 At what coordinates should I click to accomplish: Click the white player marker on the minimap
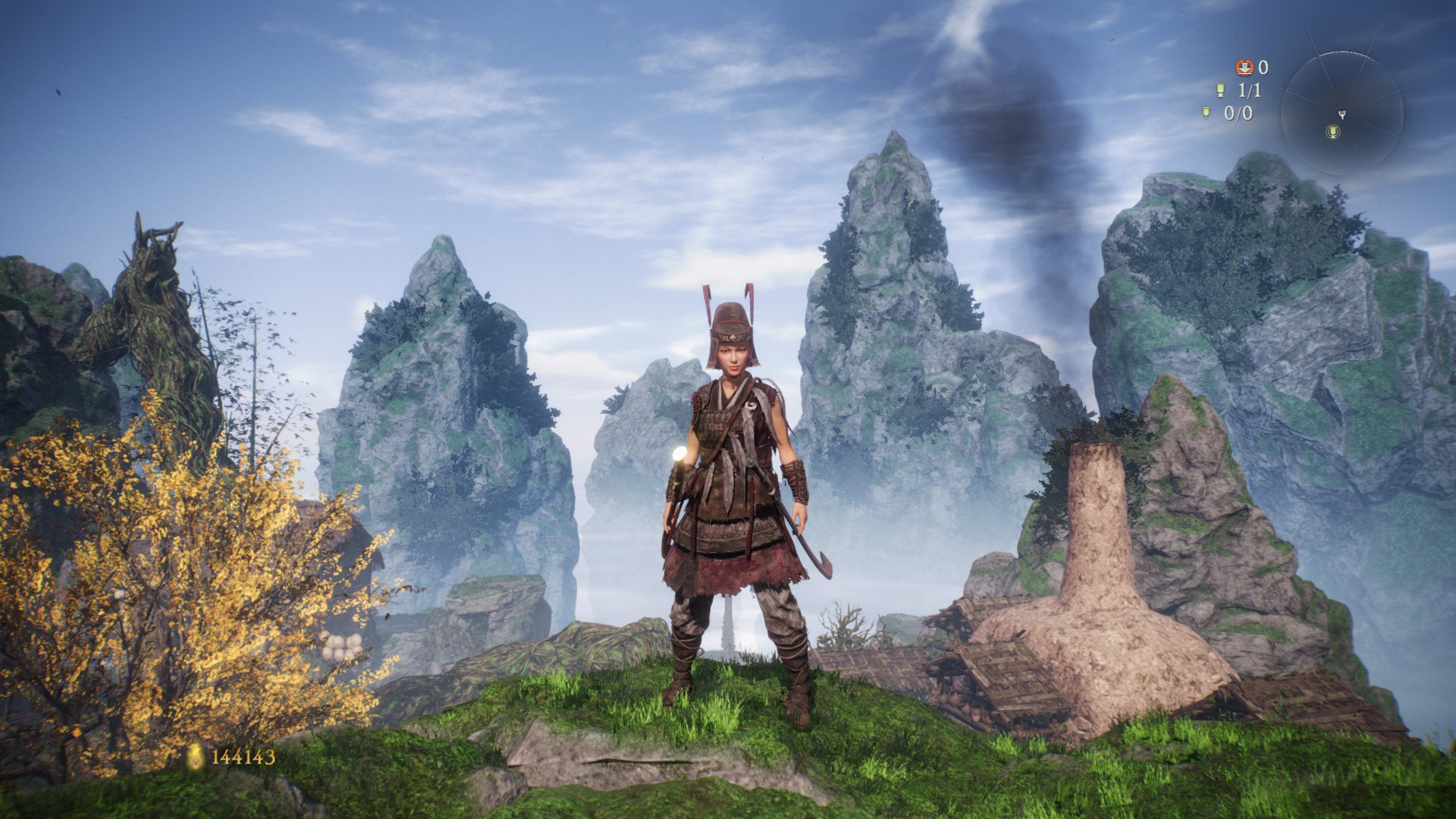tap(1341, 115)
